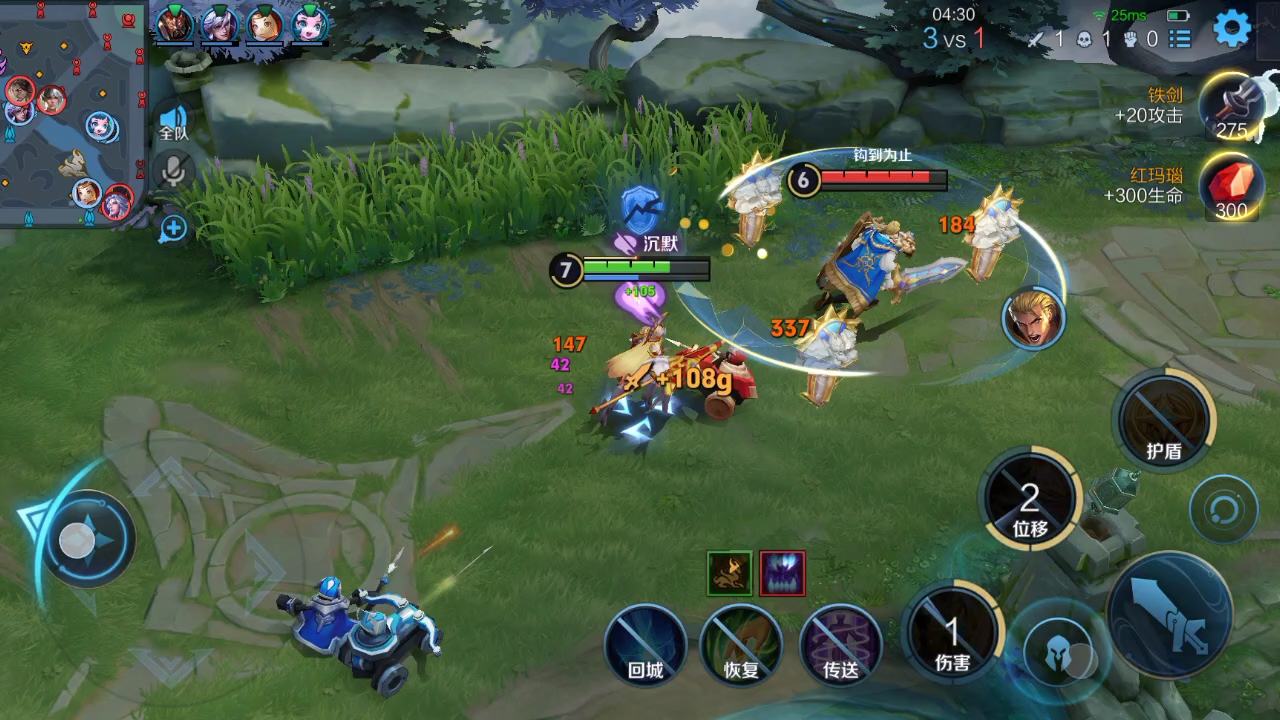This screenshot has width=1280, height=720.
Task: Open the scoreboard list icon
Action: point(1180,39)
